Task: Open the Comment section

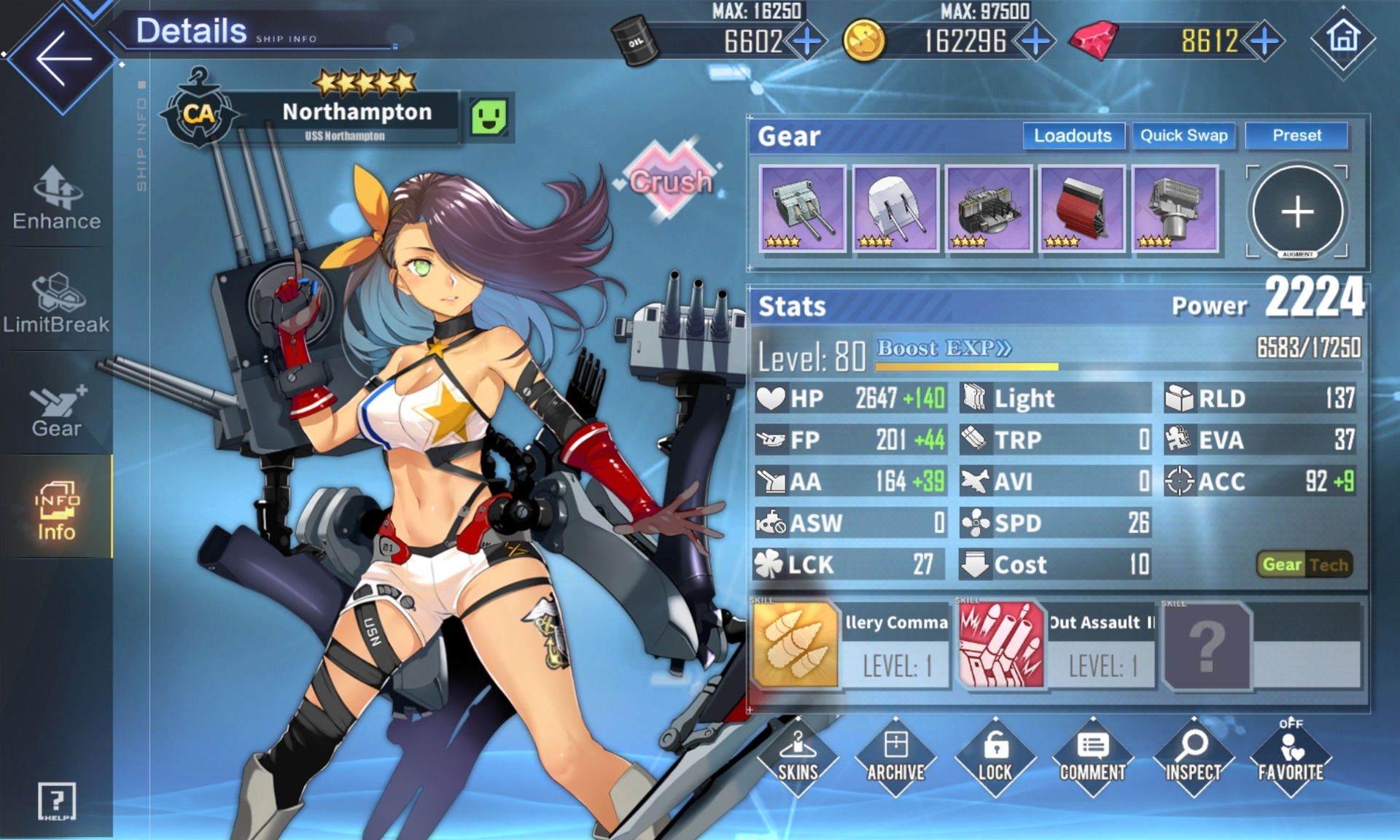Action: pyautogui.click(x=1092, y=758)
